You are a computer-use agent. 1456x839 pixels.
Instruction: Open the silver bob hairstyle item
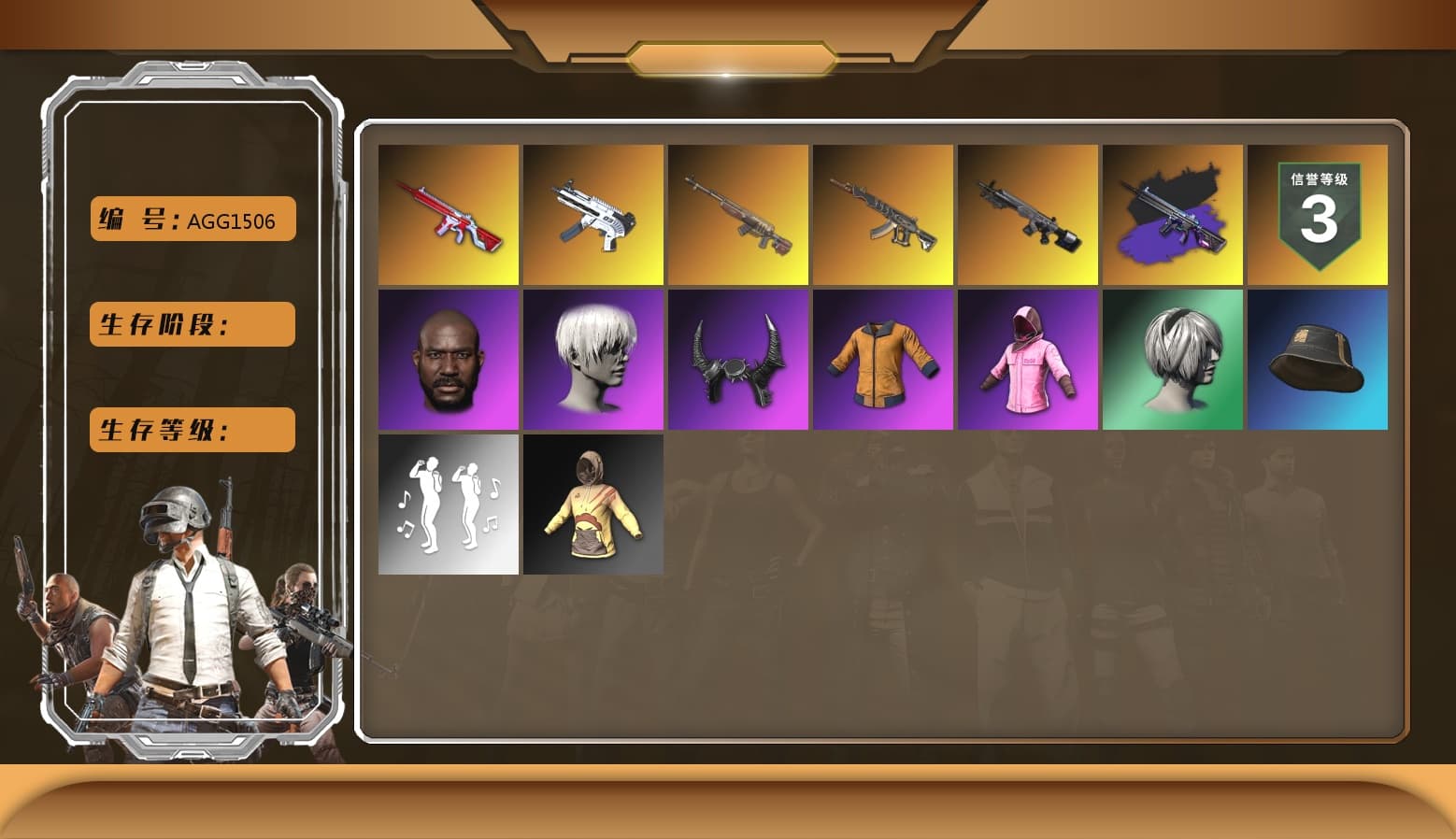click(x=1173, y=359)
